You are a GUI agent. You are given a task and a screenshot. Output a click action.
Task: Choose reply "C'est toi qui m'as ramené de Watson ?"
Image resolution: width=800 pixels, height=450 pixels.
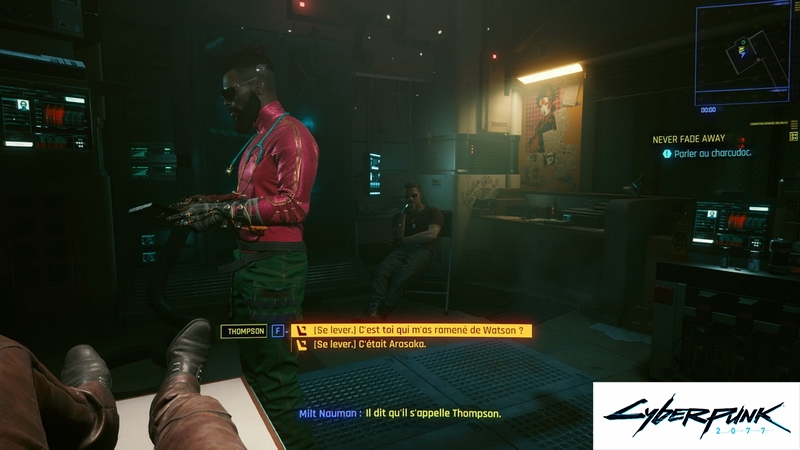[420, 330]
